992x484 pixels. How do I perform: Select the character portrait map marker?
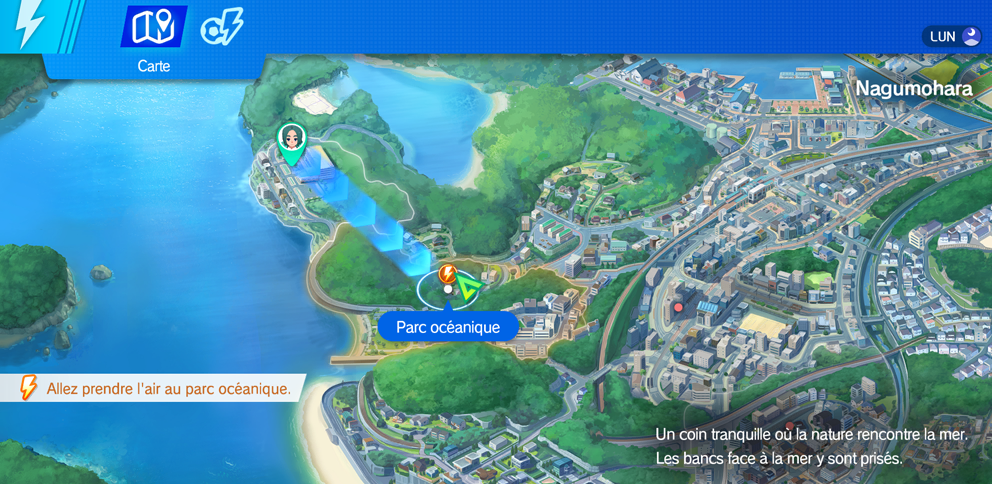(291, 141)
